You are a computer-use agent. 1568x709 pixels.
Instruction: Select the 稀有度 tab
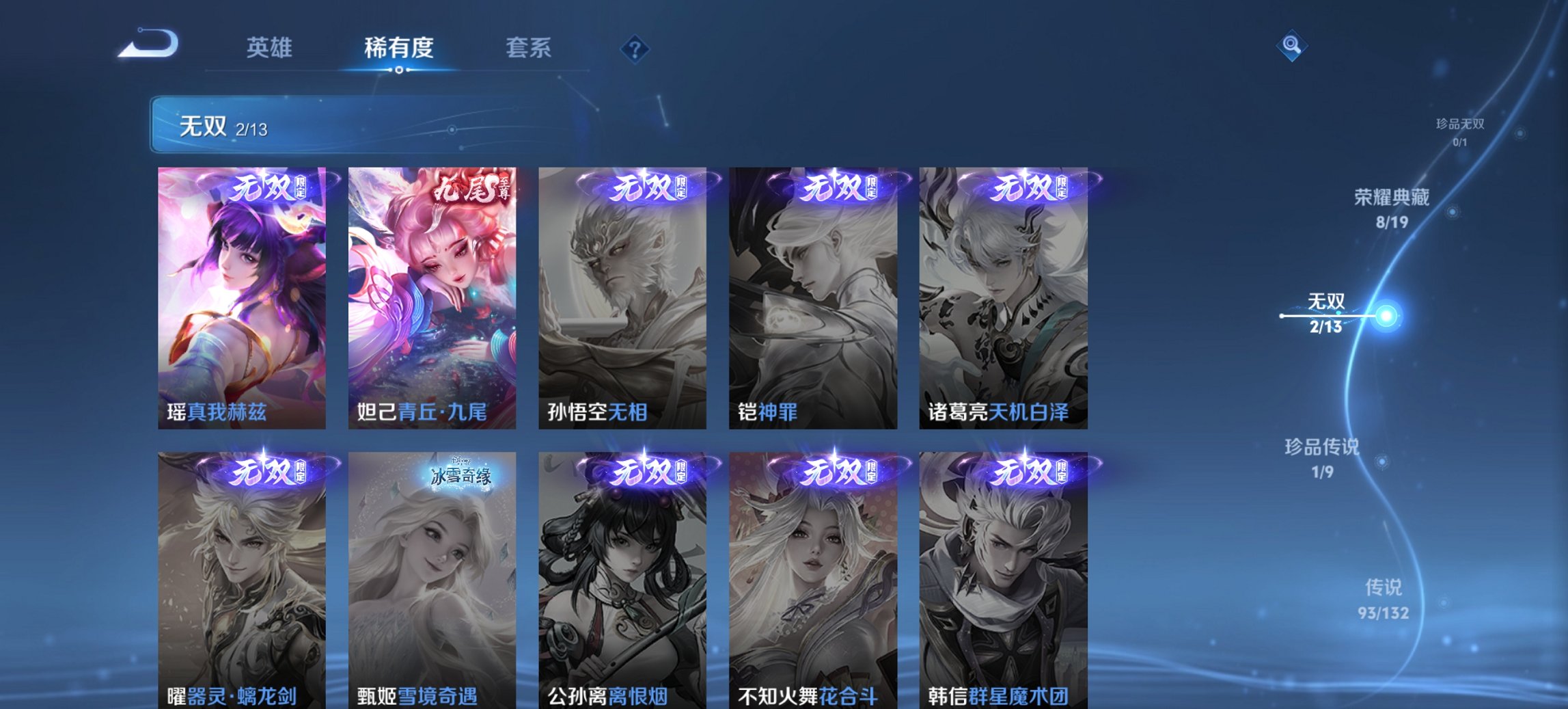point(398,48)
